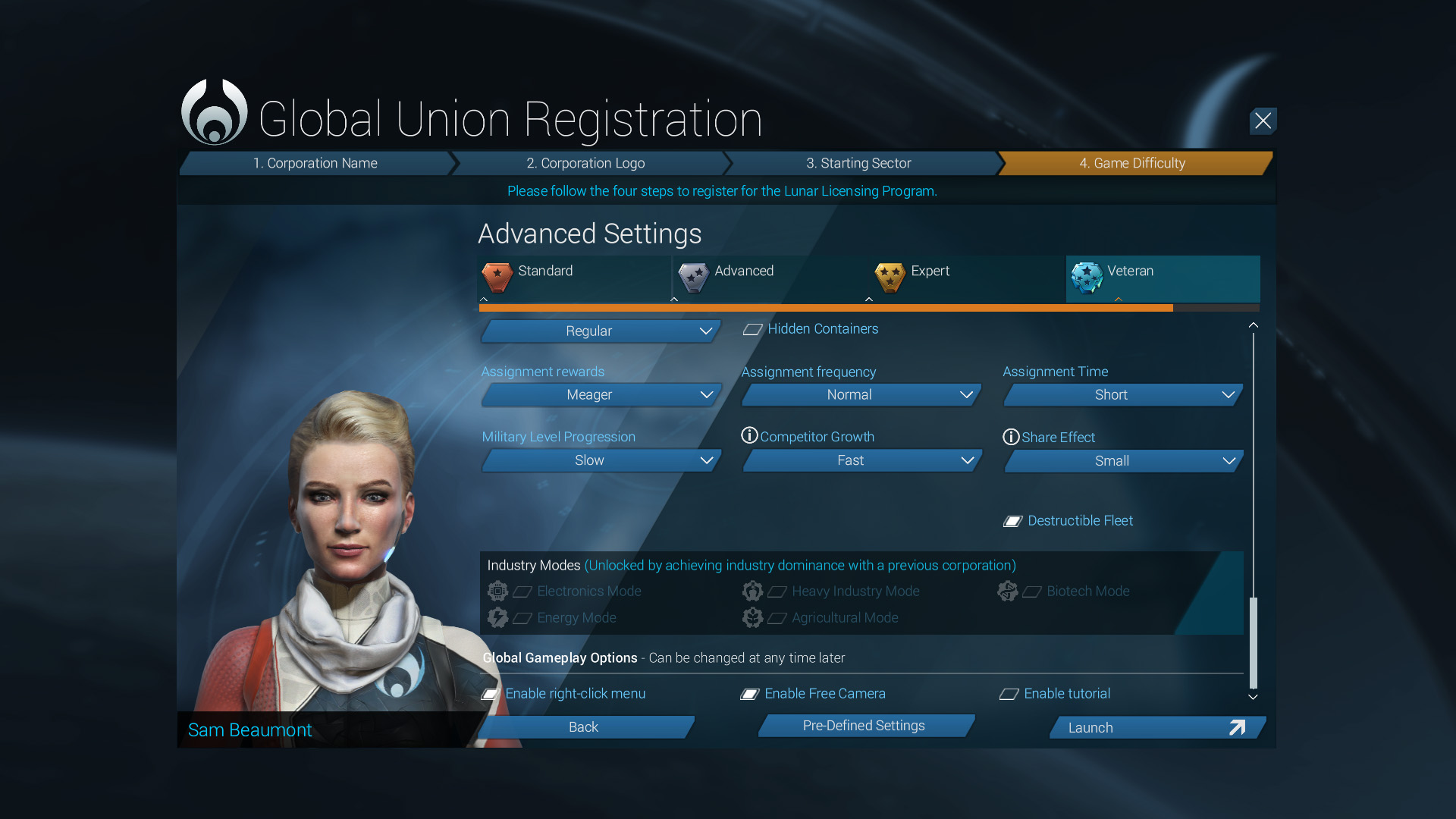Open the Assignment Time dropdown
The height and width of the screenshot is (819, 1456).
pyautogui.click(x=1122, y=395)
